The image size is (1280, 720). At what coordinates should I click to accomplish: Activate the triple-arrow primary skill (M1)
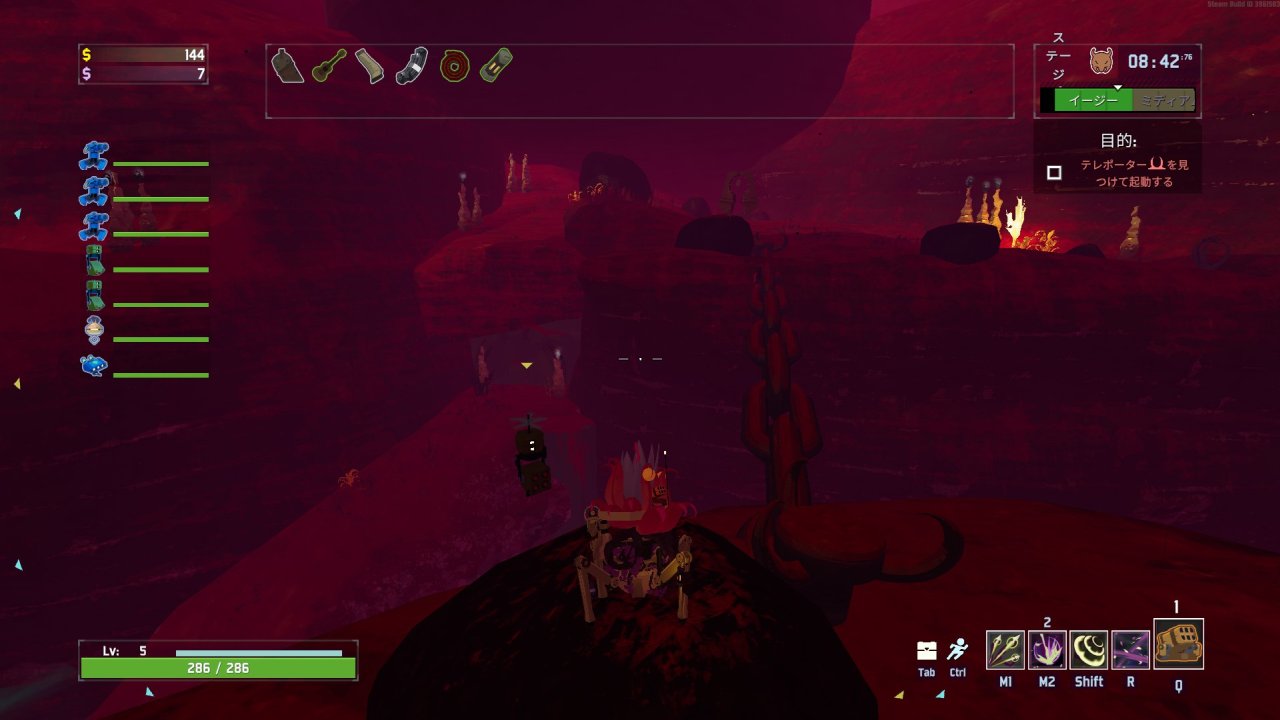point(1005,650)
